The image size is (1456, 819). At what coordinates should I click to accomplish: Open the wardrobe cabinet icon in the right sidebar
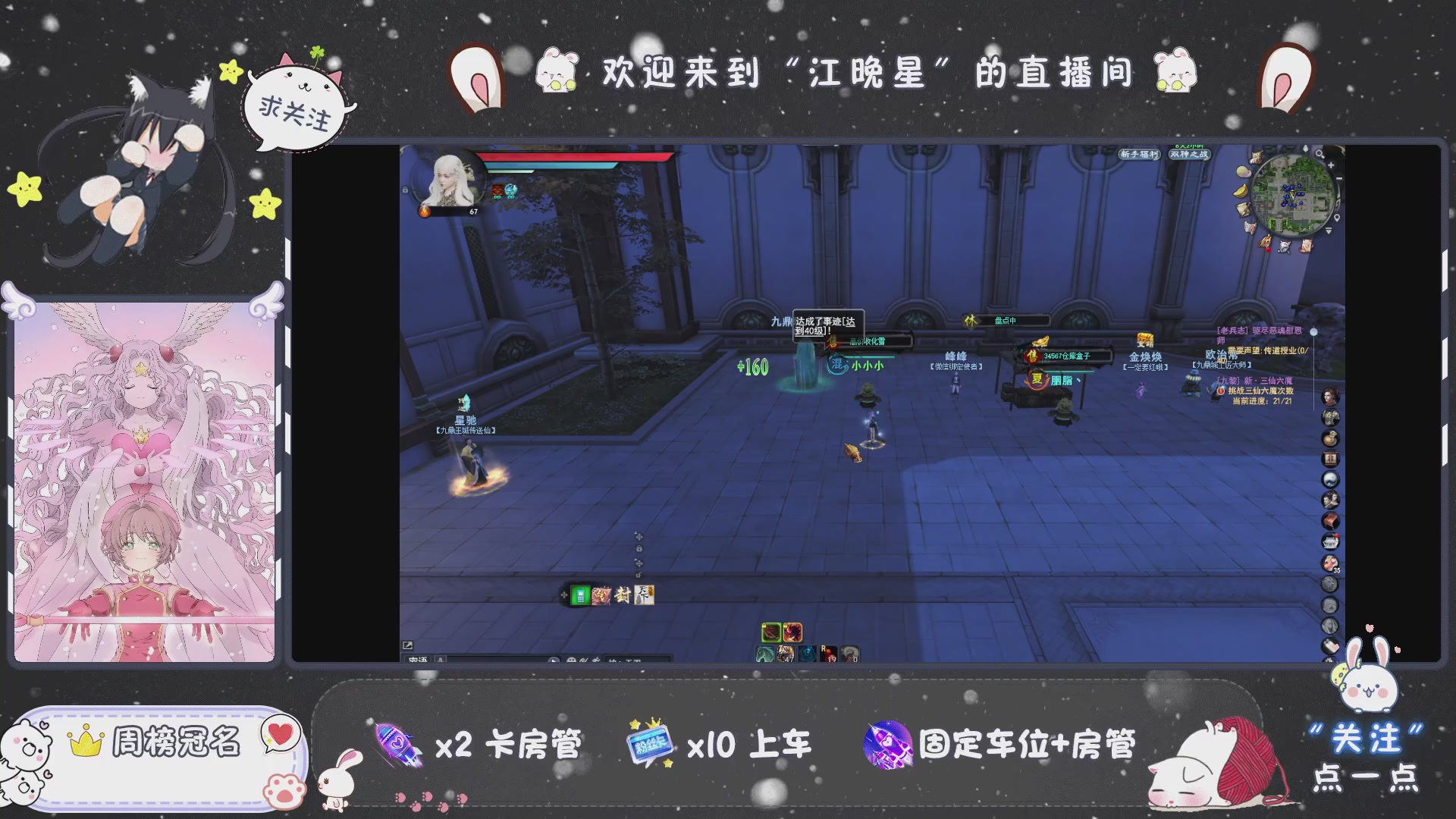click(x=1329, y=457)
